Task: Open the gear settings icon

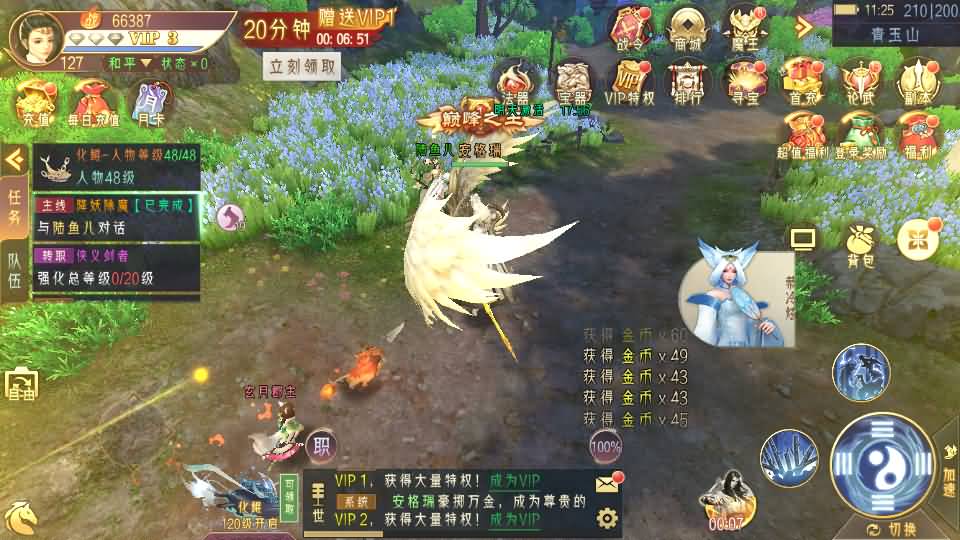Action: (607, 517)
